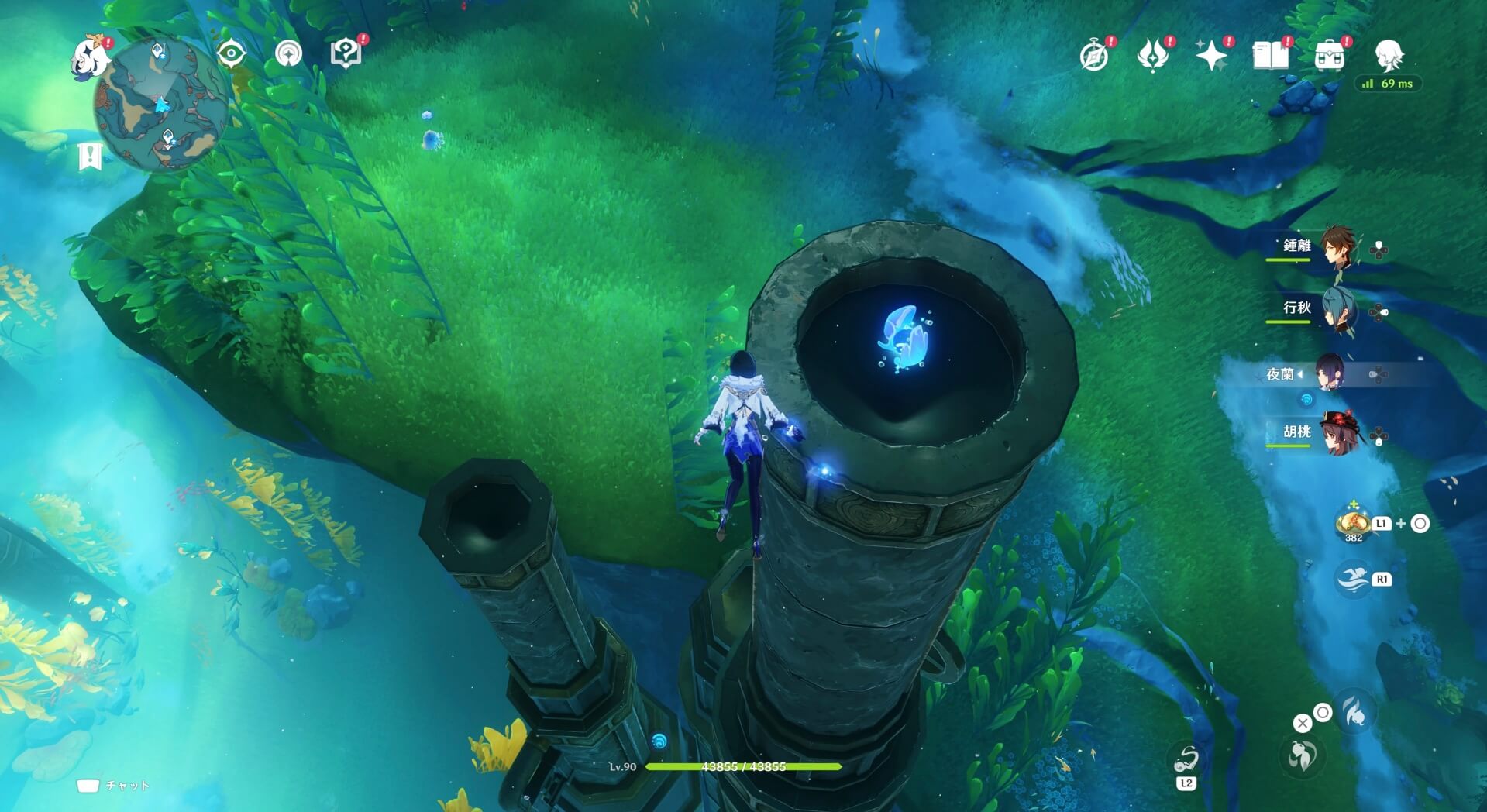Use the food quick-item with 382 count
This screenshot has width=1487, height=812.
click(x=1353, y=523)
